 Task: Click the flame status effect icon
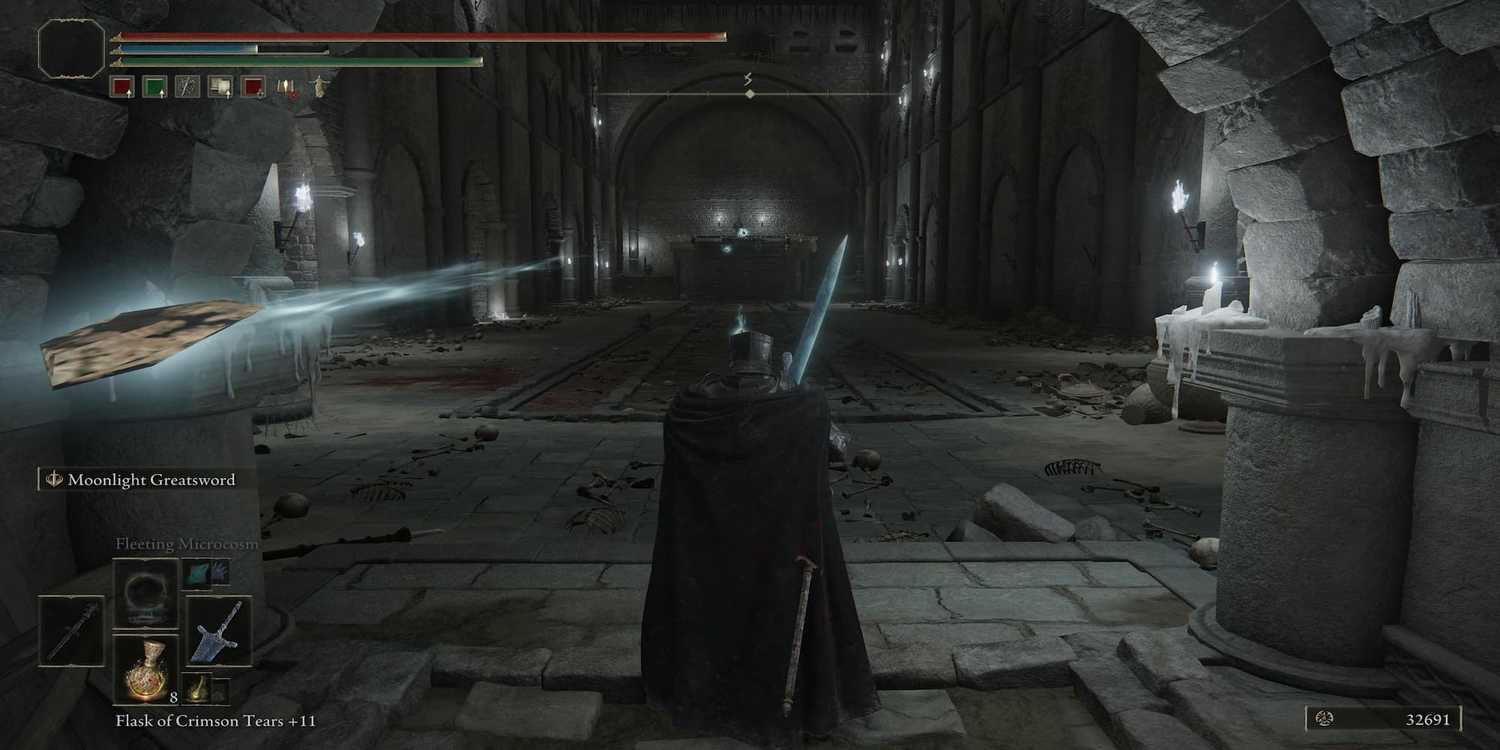286,88
